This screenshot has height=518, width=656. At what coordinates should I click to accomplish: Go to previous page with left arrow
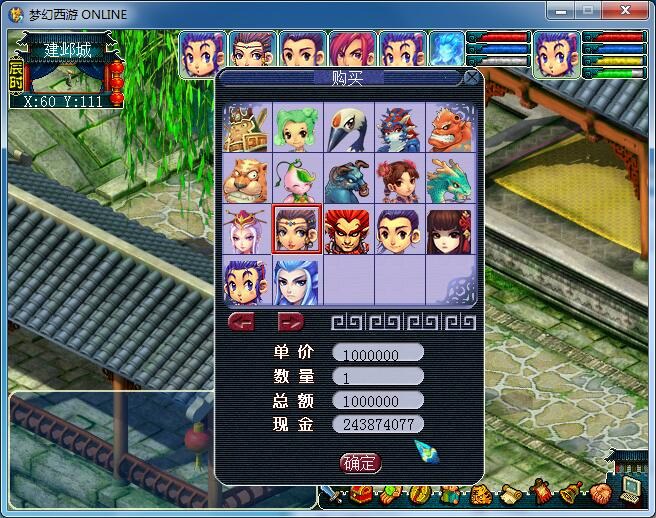243,322
